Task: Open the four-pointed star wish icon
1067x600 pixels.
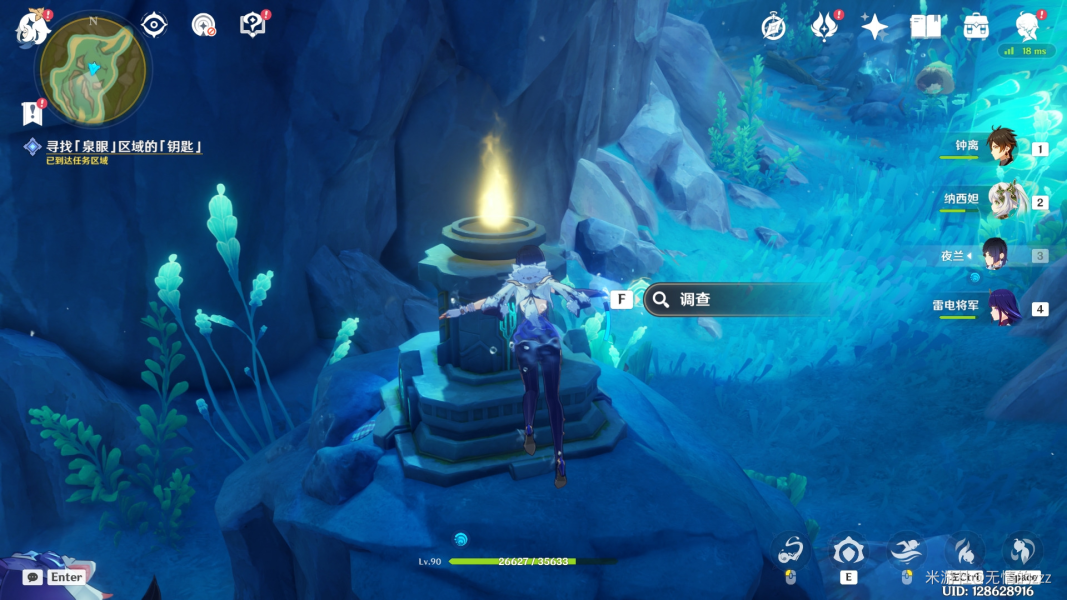Action: (x=875, y=27)
